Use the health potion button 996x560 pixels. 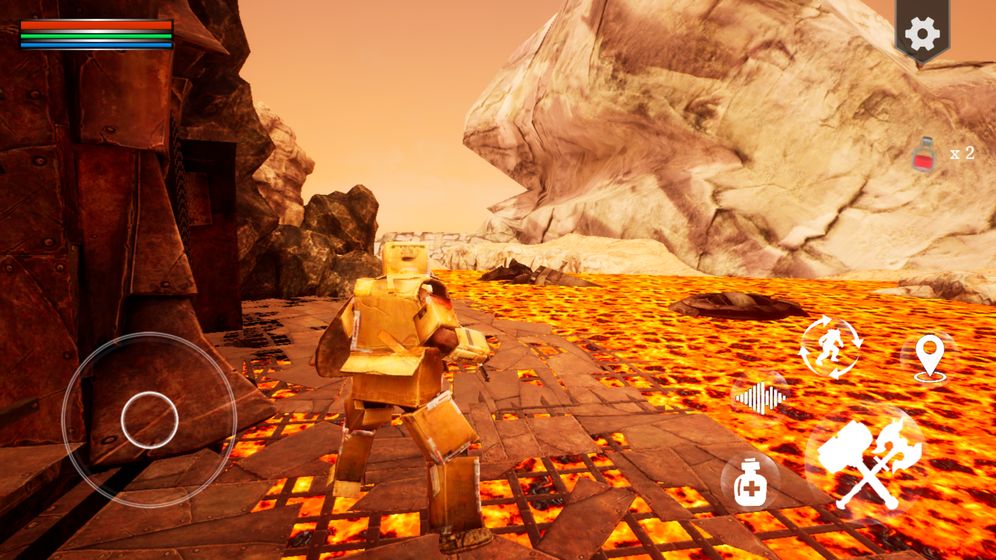pyautogui.click(x=749, y=483)
